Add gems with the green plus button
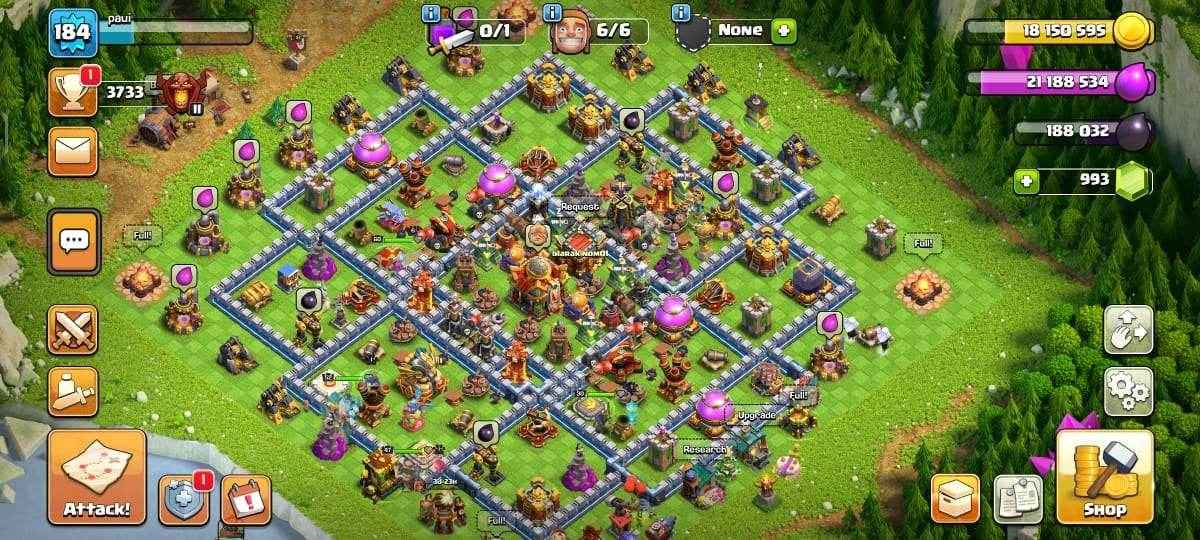Image resolution: width=1200 pixels, height=540 pixels. coord(1024,181)
